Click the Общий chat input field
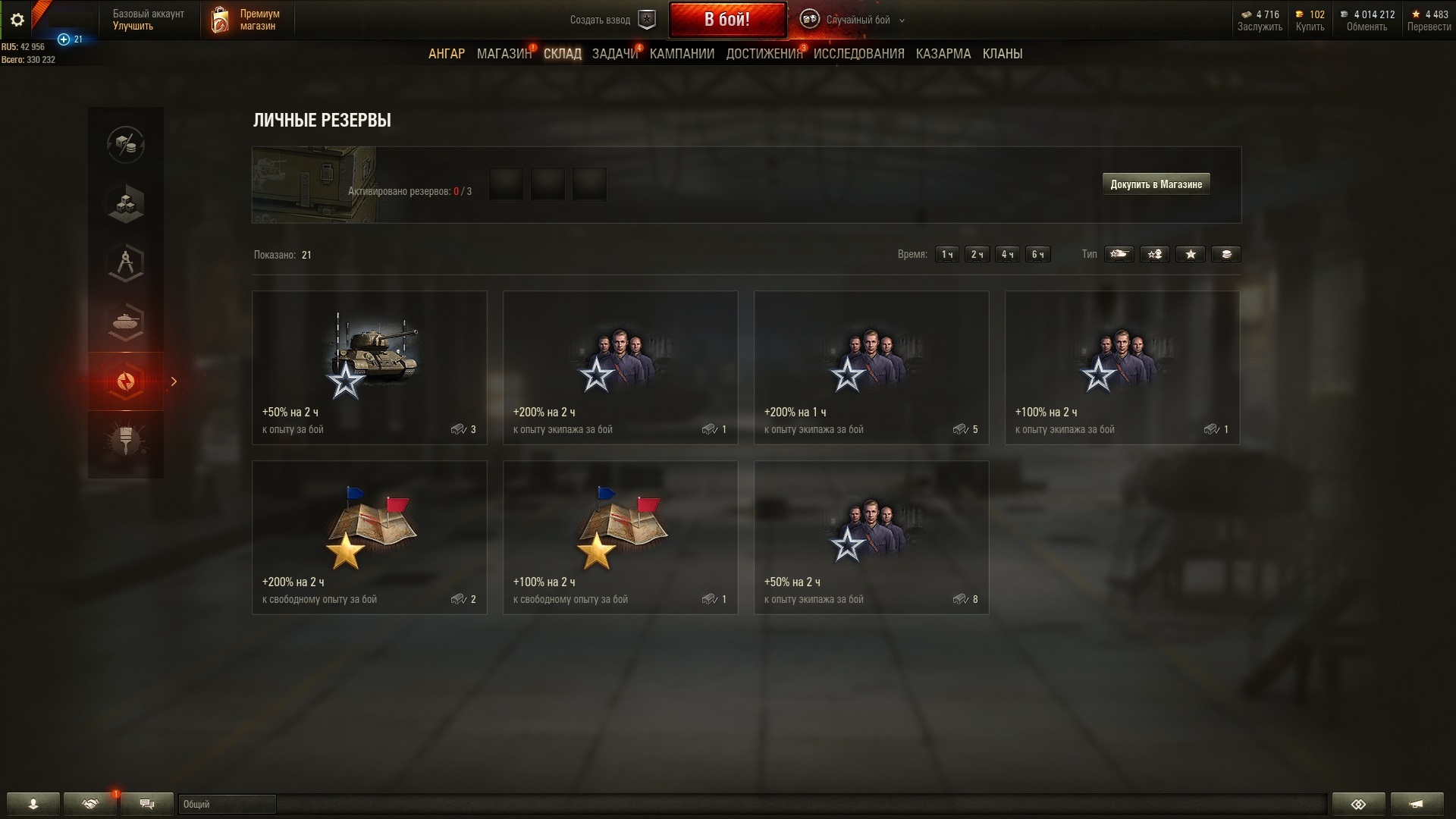This screenshot has height=819, width=1456. [227, 804]
